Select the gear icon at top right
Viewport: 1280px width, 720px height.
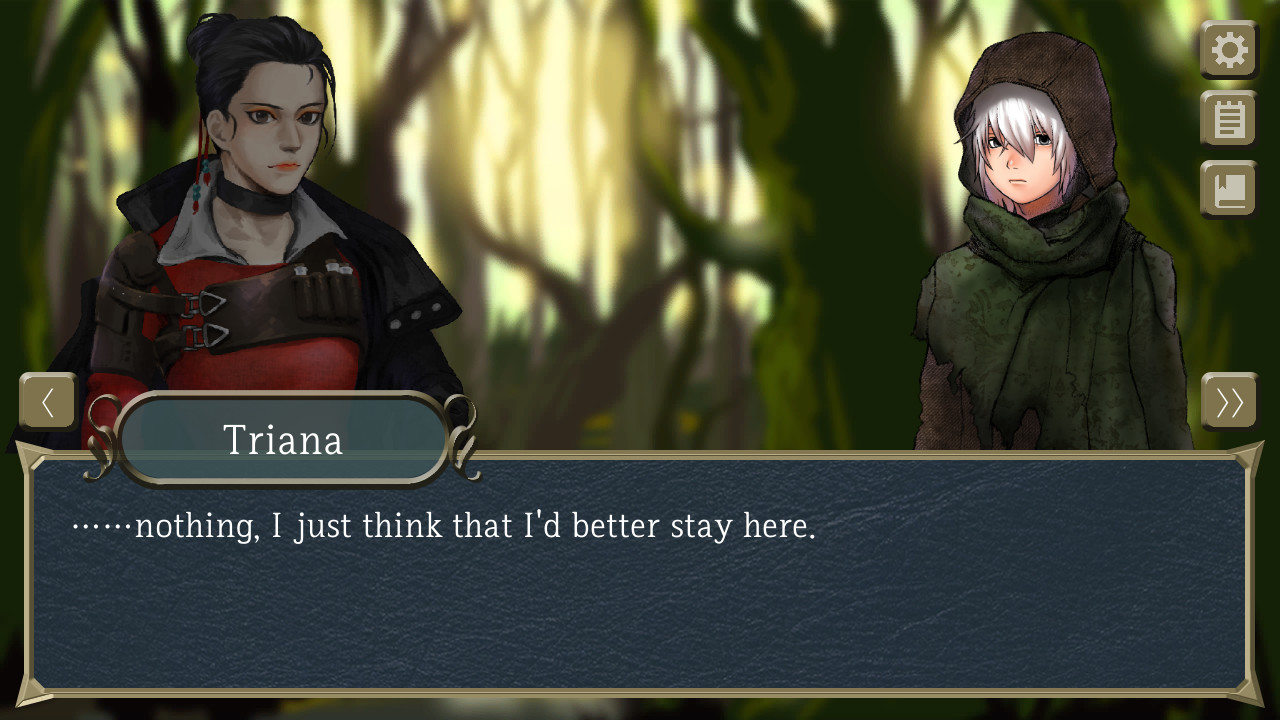[1228, 49]
